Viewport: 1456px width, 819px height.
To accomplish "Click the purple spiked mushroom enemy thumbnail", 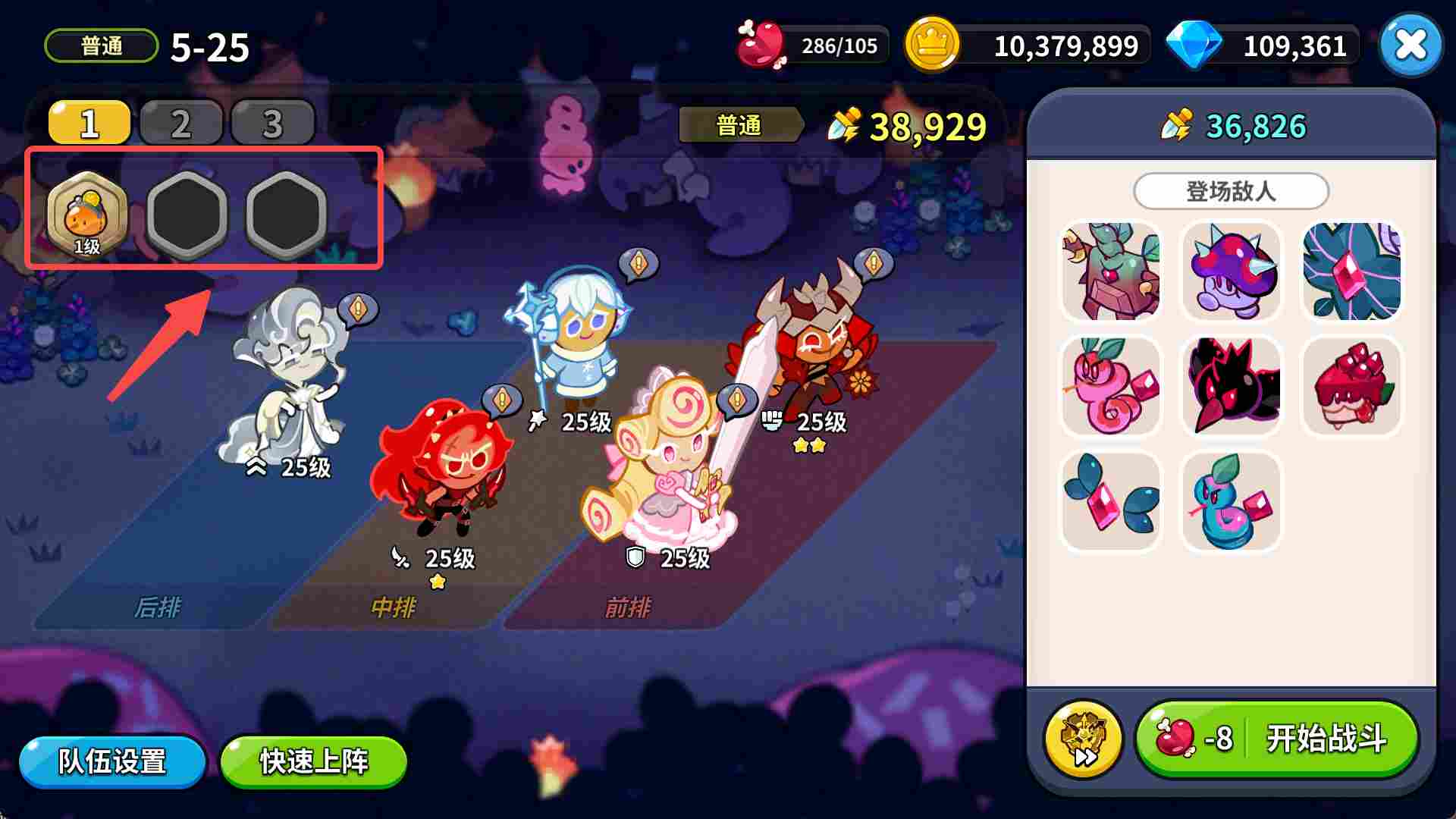I will 1230,271.
